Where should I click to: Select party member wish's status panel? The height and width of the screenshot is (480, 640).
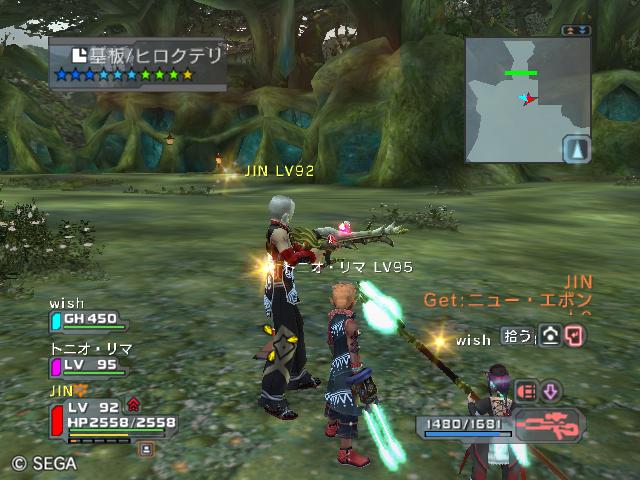coord(88,319)
